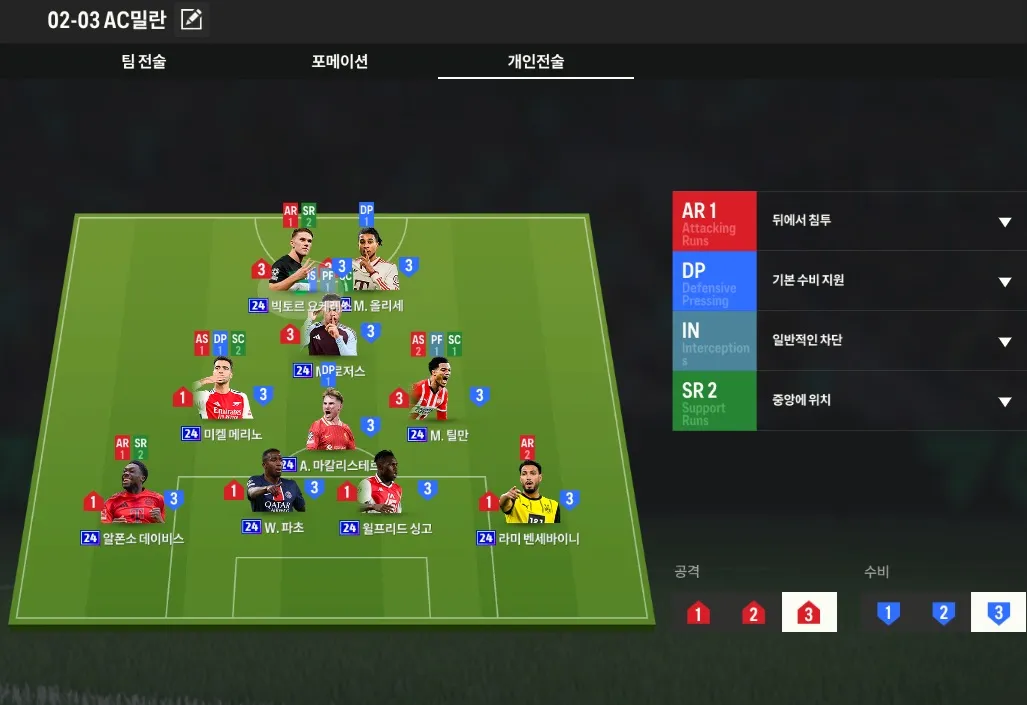The height and width of the screenshot is (705, 1027).
Task: Select player M. 틸만
Action: (x=439, y=394)
